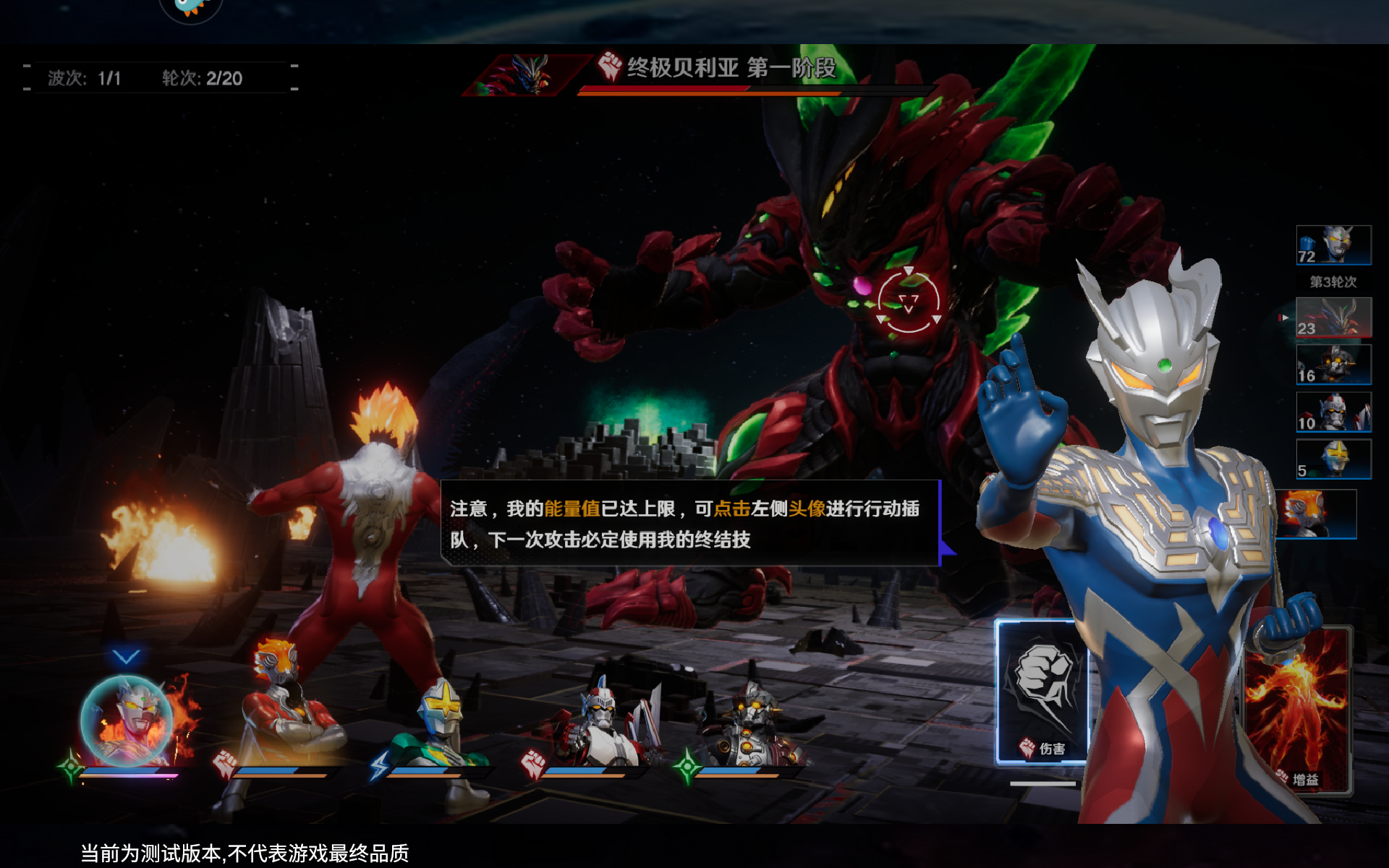Tap the glowing Zero portrait to cut in
The image size is (1389, 868).
127,720
